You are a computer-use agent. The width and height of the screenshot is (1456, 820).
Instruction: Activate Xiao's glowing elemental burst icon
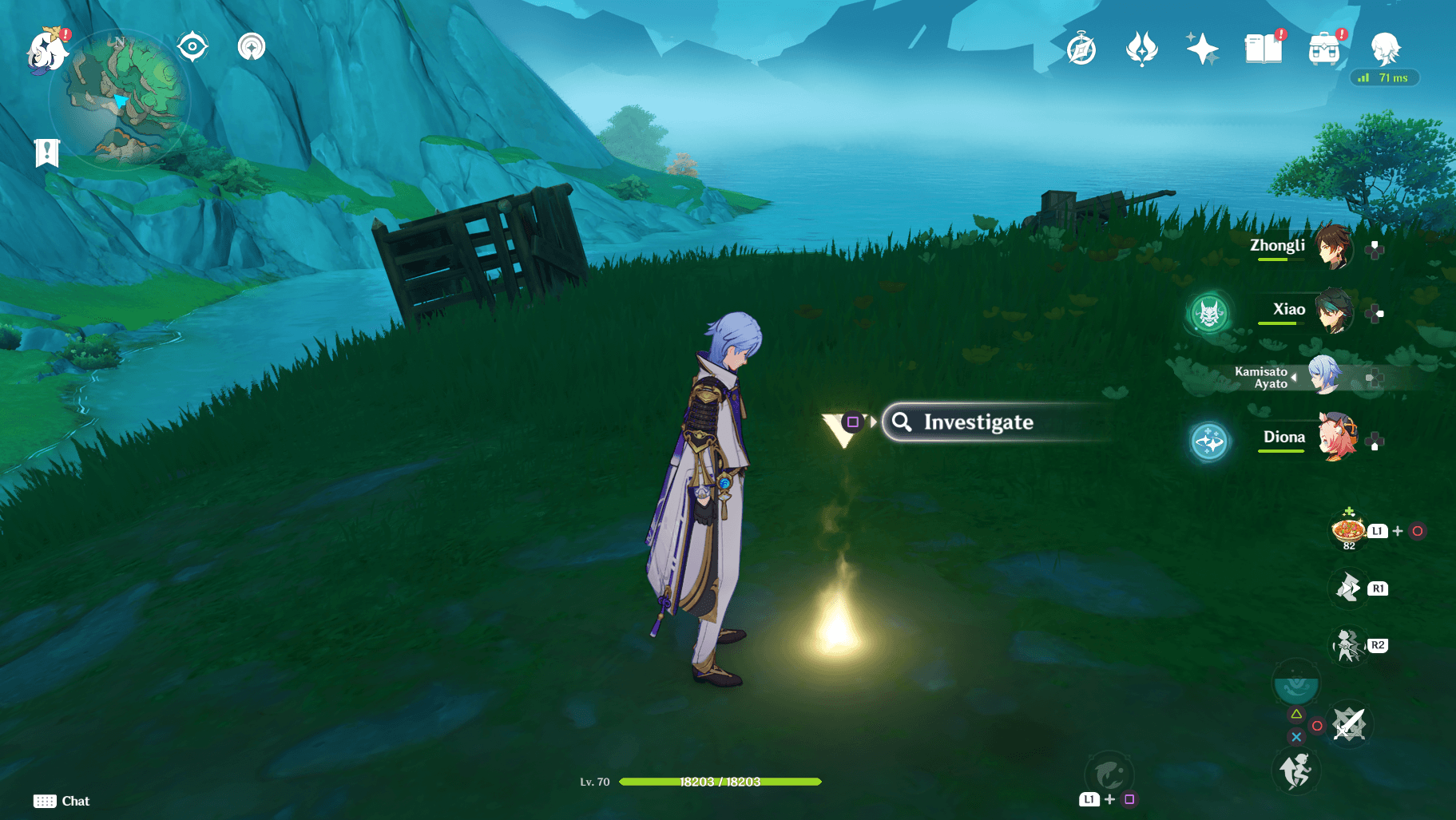coord(1208,313)
